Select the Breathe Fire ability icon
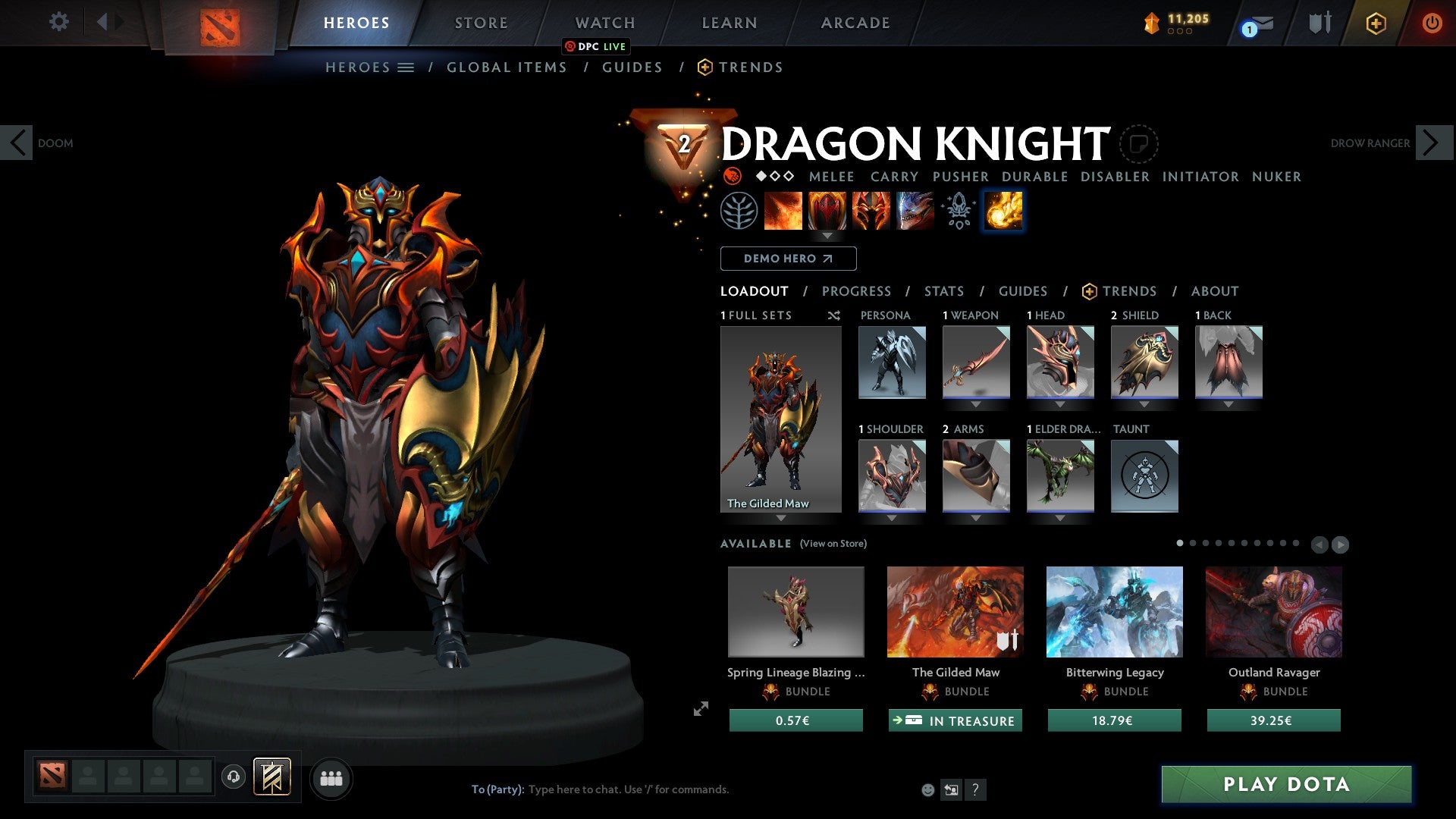Viewport: 1456px width, 819px height. click(783, 211)
